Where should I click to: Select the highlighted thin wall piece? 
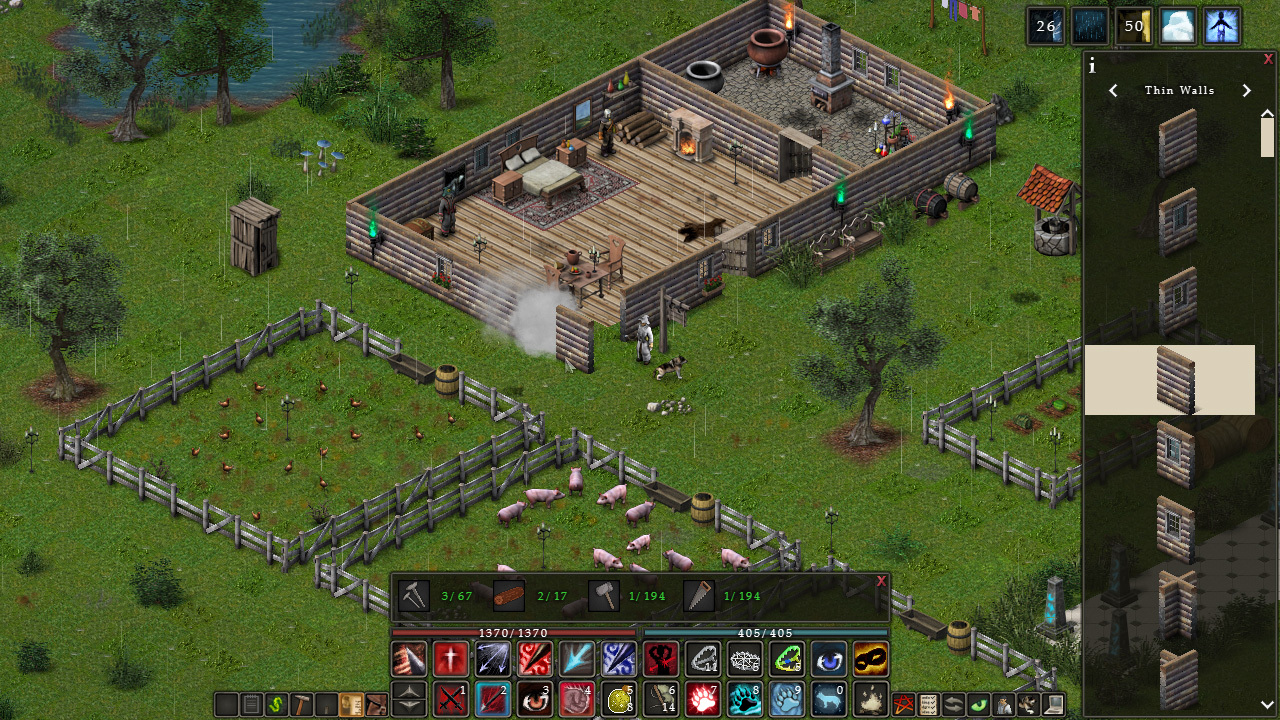[x=1170, y=380]
